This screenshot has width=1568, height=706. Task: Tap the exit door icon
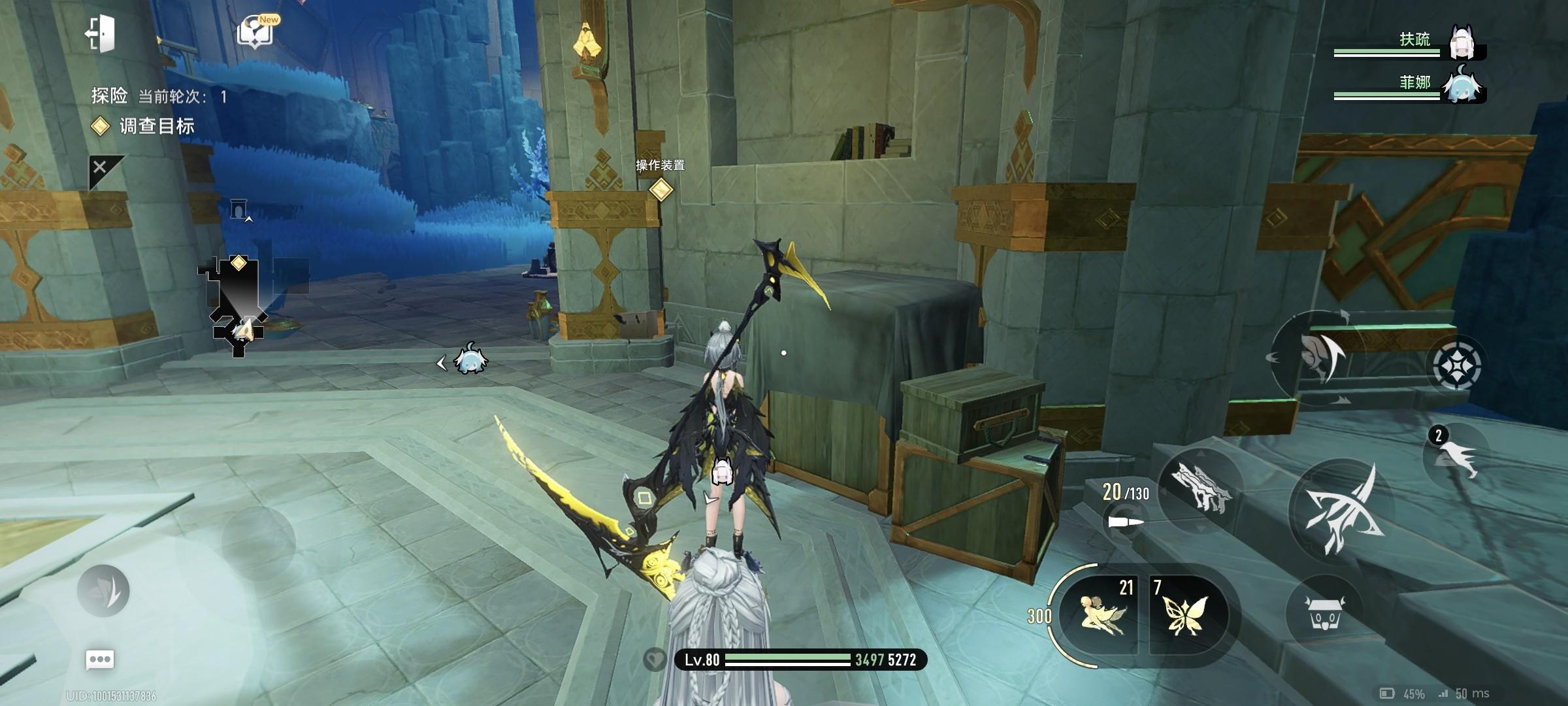pos(101,33)
